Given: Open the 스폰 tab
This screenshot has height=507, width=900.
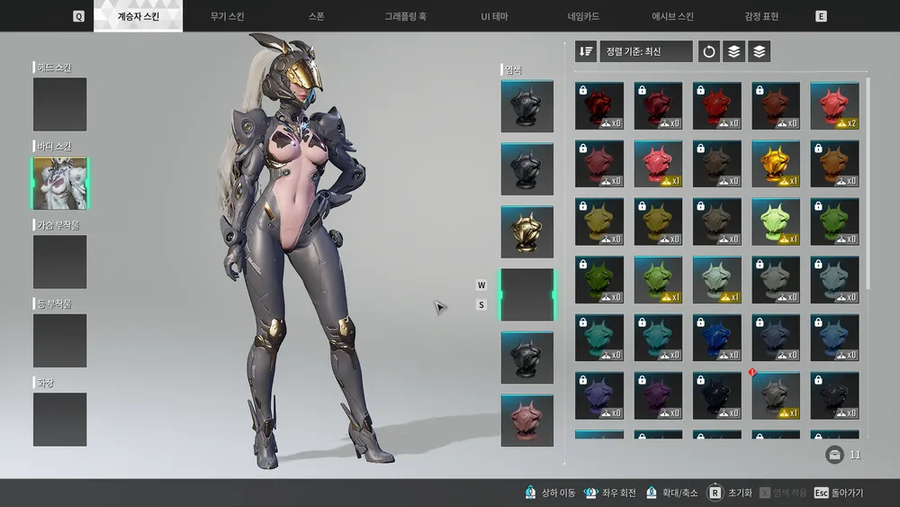Looking at the screenshot, I should coord(318,16).
